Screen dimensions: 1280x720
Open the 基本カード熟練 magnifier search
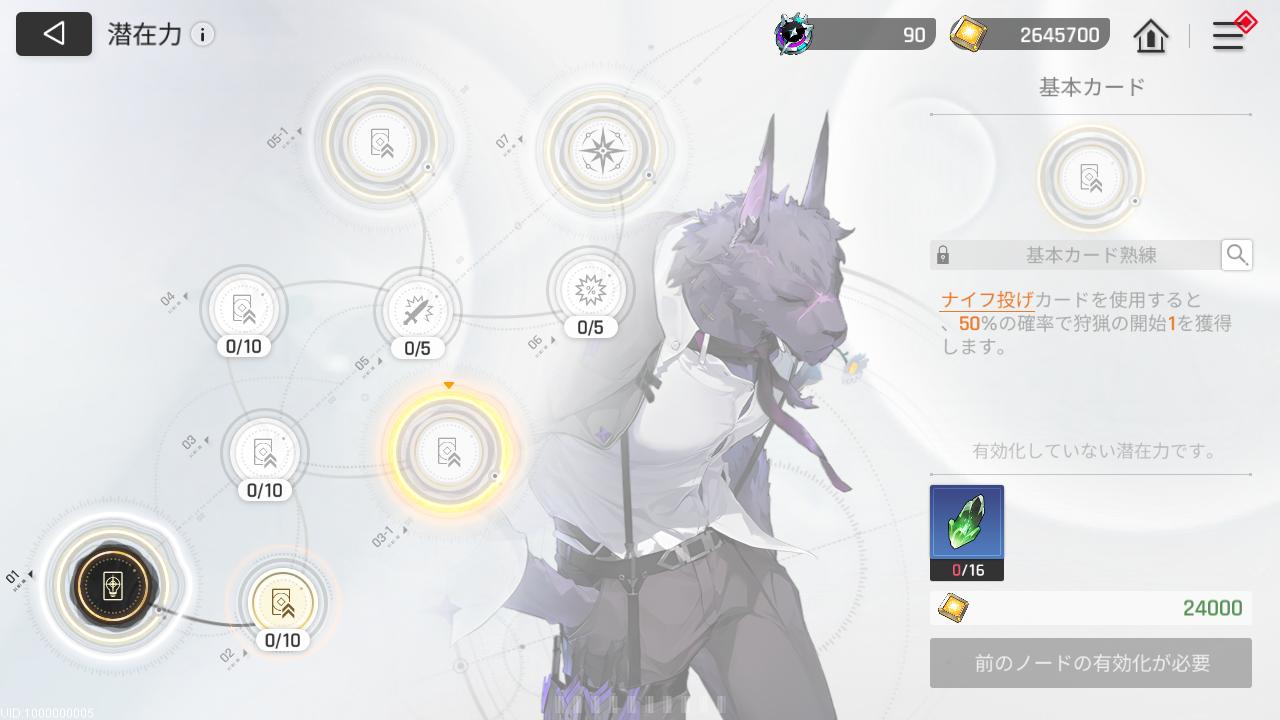coord(1237,255)
